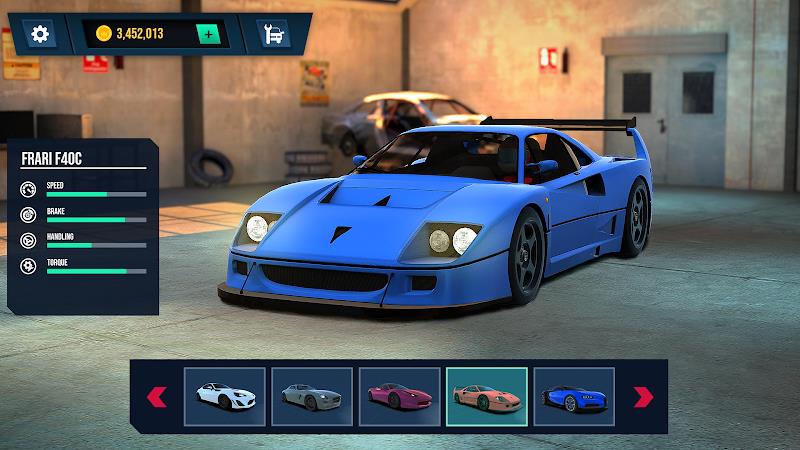800x450 pixels.
Task: Open the car upgrade workshop icon
Action: (x=270, y=34)
